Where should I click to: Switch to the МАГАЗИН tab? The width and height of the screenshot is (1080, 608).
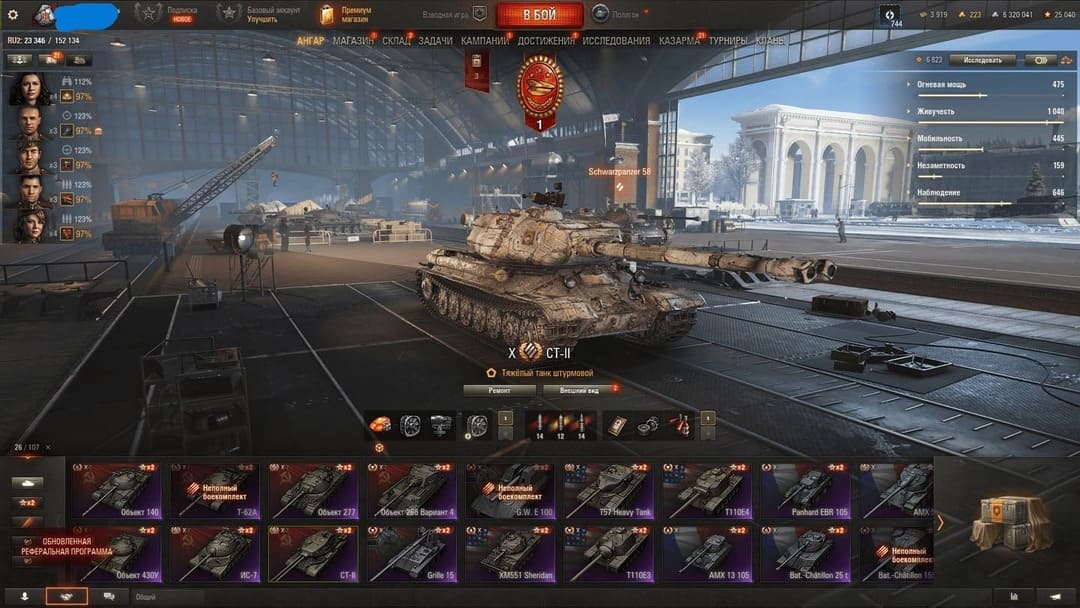tap(353, 41)
